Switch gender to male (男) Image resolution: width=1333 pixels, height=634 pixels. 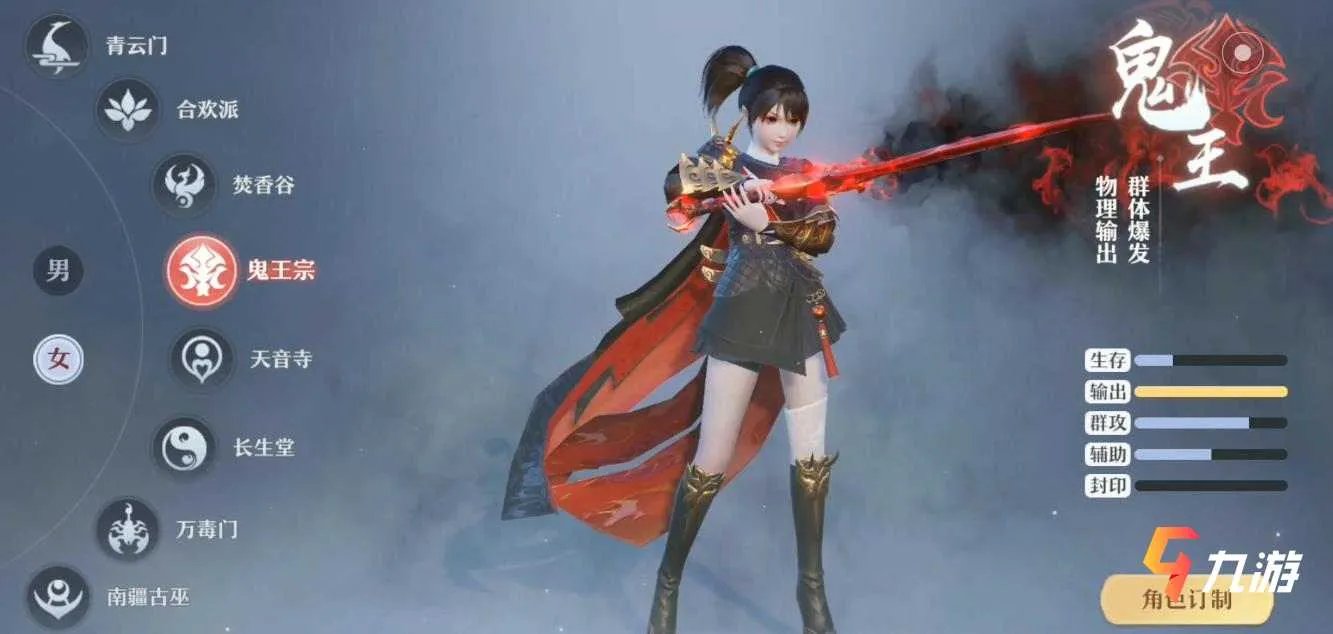coord(58,271)
